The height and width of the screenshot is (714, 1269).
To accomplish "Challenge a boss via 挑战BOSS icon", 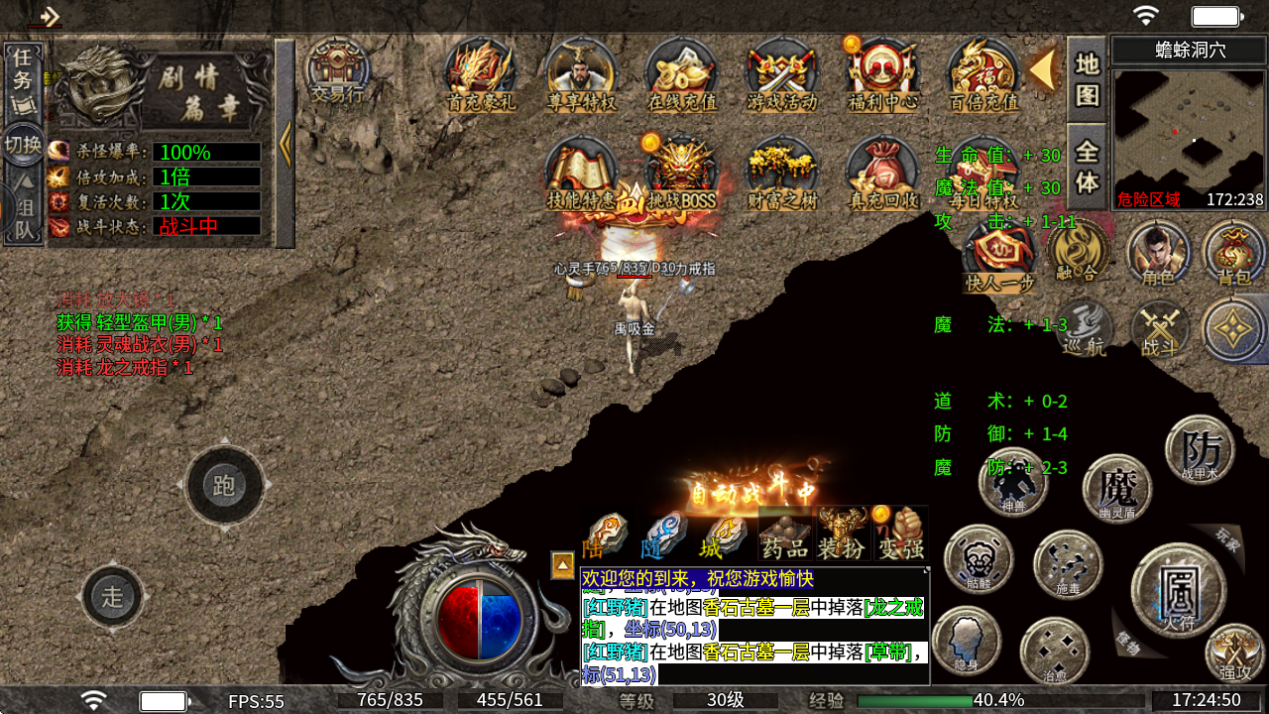I will coord(681,176).
